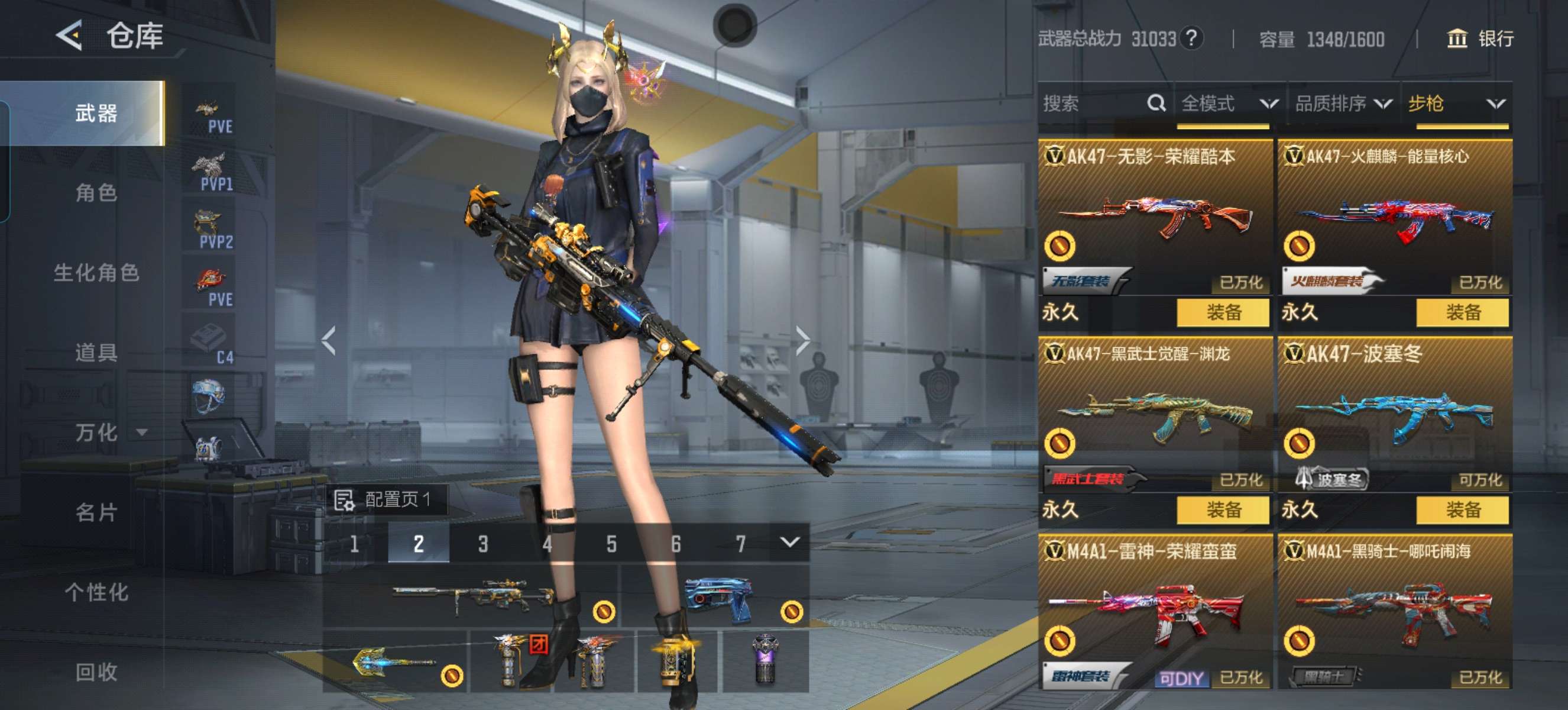Show help for 武器总战力 question mark
1568x710 pixels.
click(x=1191, y=39)
